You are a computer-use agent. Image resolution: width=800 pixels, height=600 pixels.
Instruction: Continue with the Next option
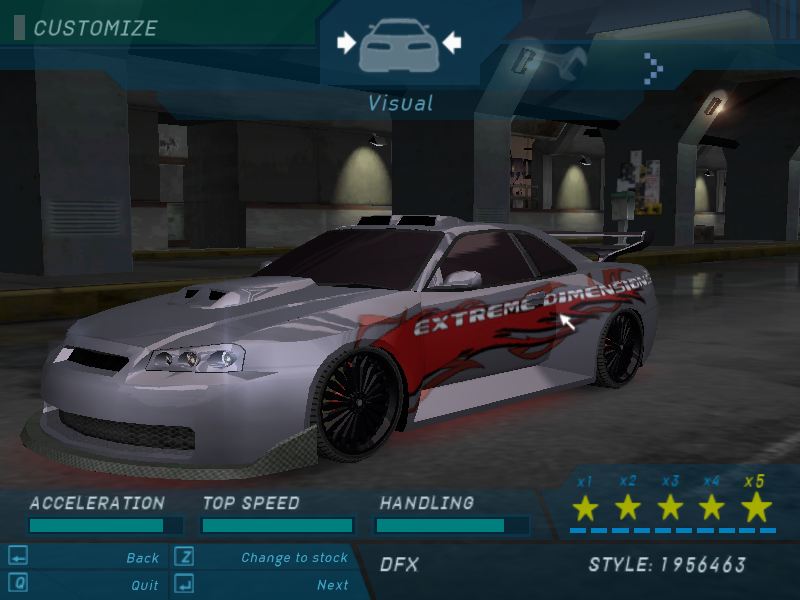(x=333, y=585)
